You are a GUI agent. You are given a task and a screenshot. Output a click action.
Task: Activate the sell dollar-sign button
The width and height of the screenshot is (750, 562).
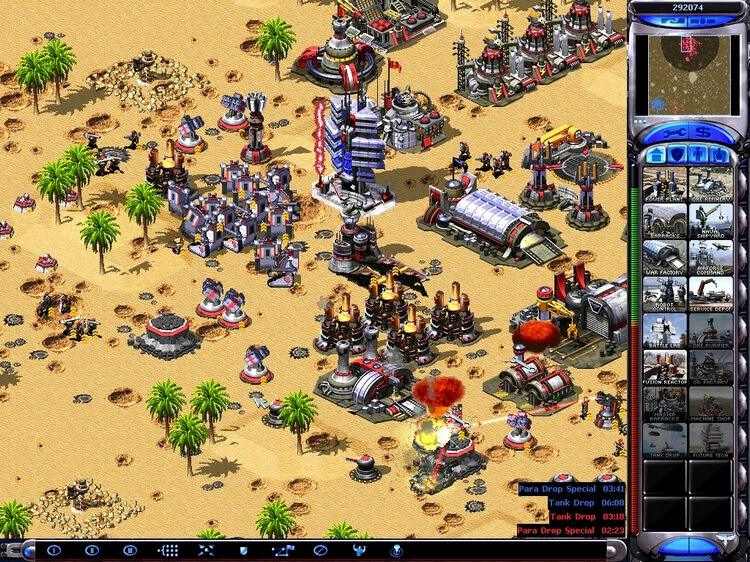[x=704, y=132]
